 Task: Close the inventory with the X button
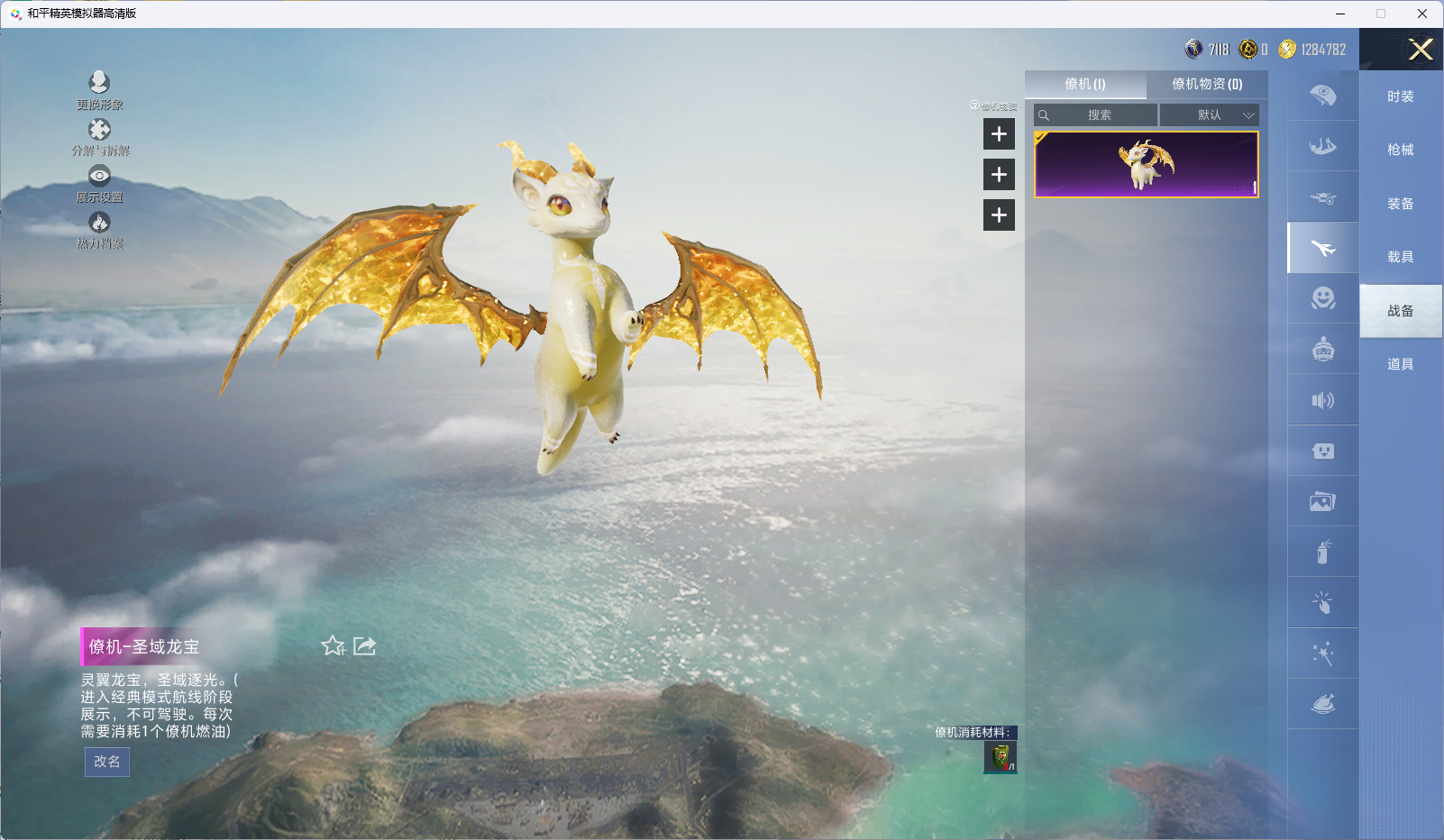tap(1420, 50)
